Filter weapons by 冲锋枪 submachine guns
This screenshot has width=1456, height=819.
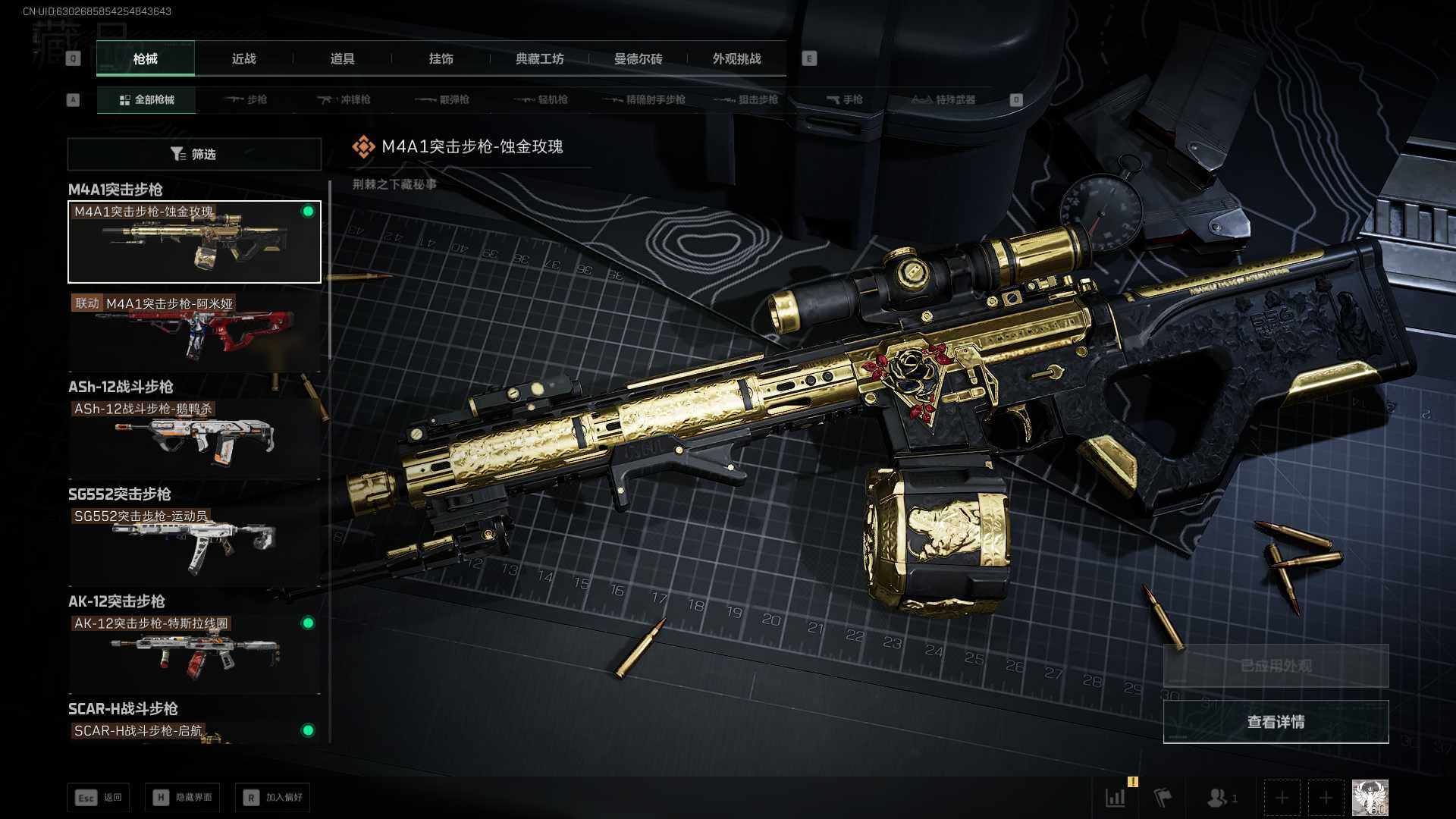pyautogui.click(x=344, y=99)
